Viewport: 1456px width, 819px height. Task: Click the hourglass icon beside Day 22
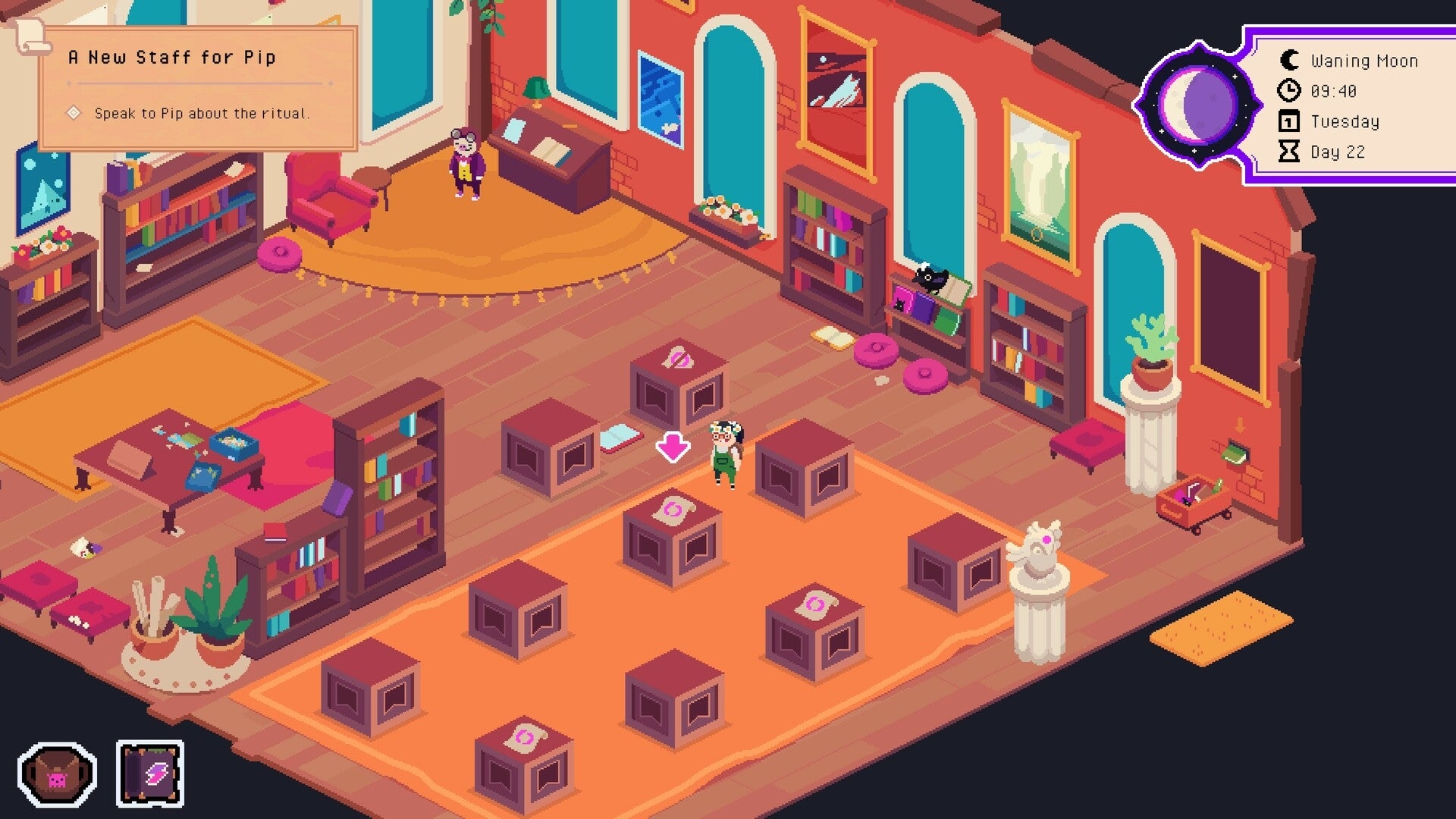pyautogui.click(x=1289, y=152)
